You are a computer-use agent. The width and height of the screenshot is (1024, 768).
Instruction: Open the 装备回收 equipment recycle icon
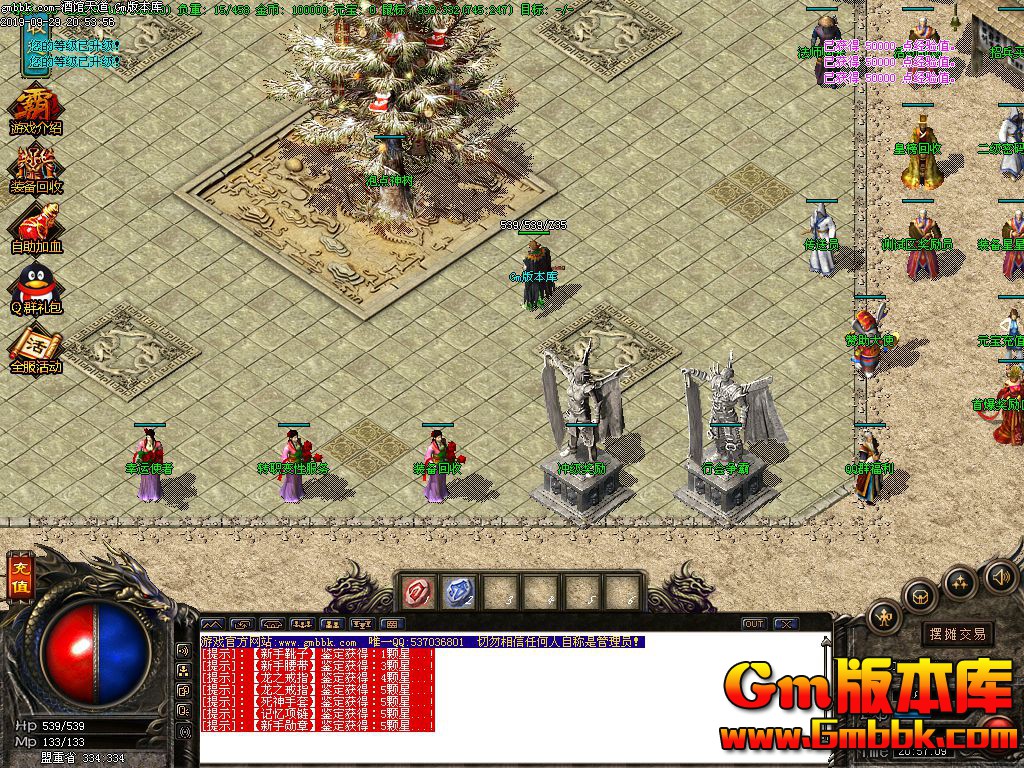(x=35, y=168)
